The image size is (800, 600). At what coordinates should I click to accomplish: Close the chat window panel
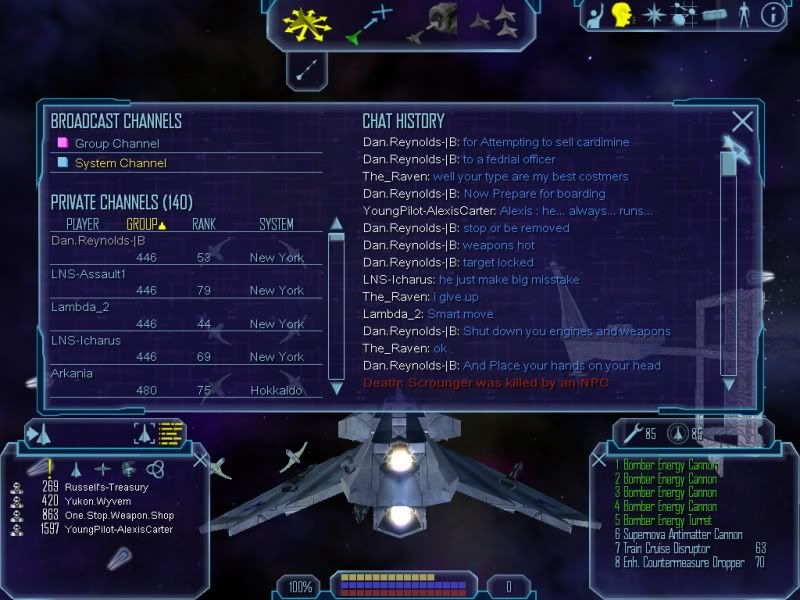point(742,122)
